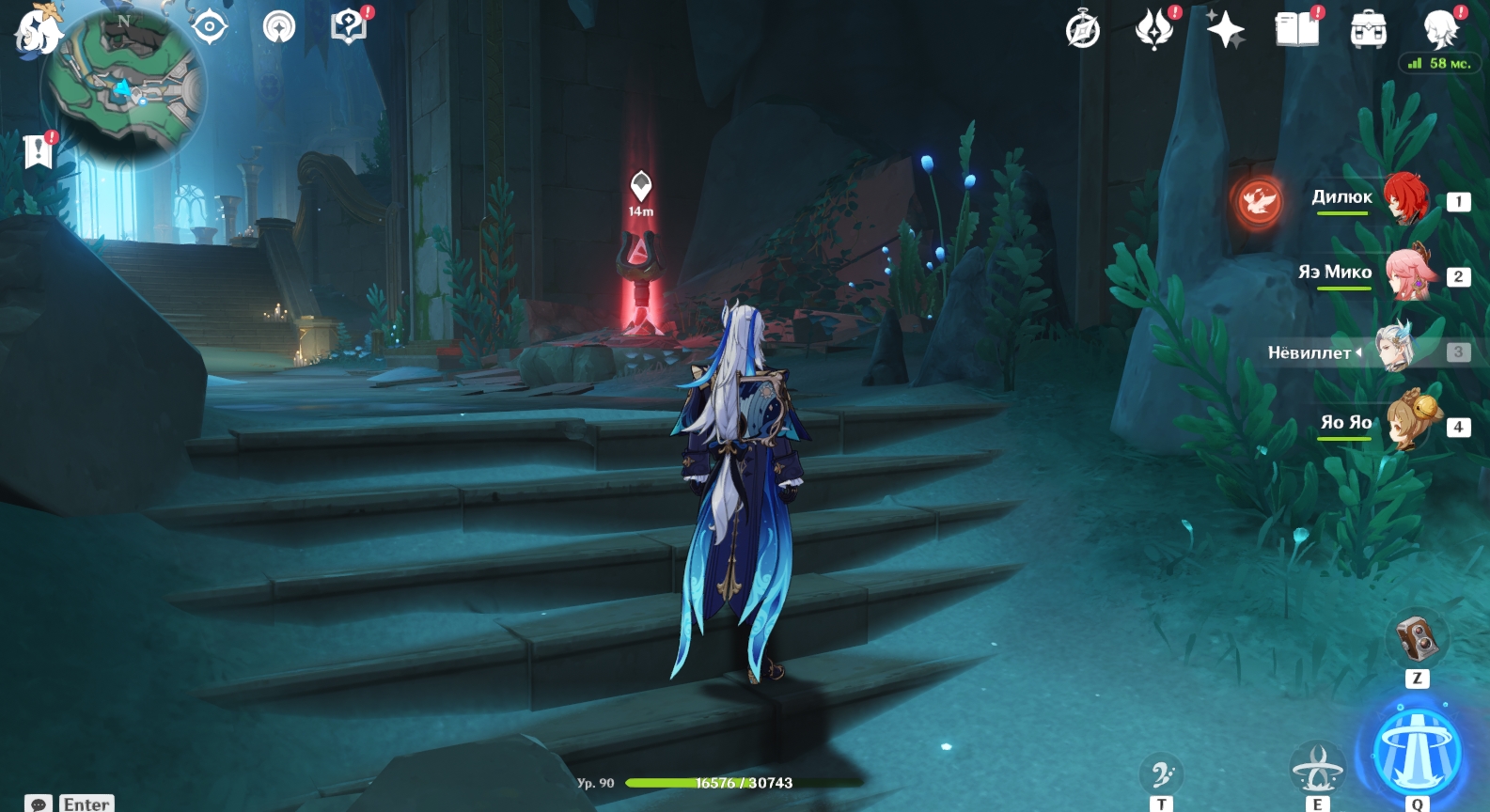Switch to party member Яо Яо

pos(1407,423)
